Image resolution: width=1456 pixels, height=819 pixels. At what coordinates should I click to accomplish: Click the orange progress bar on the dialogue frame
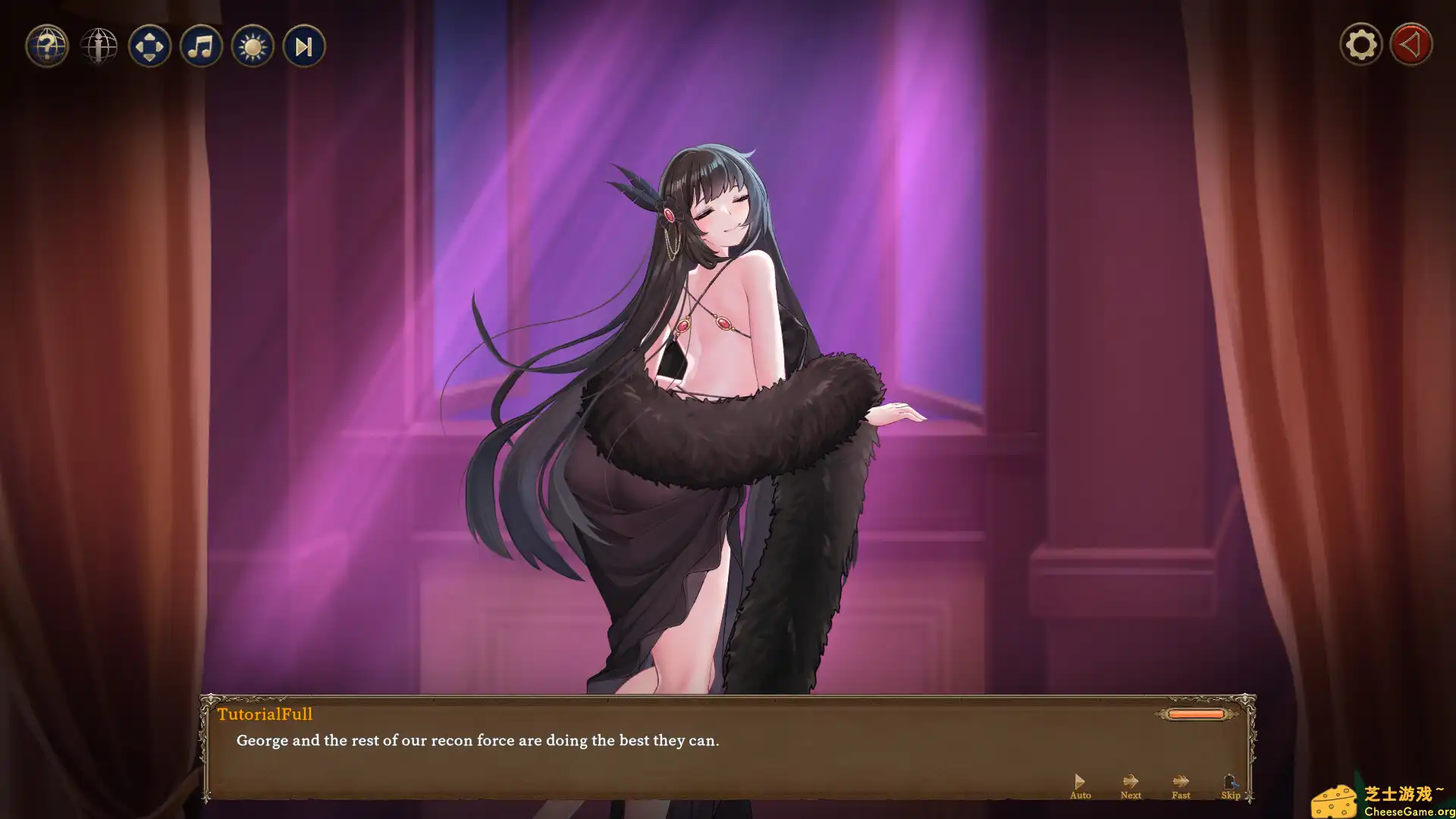coord(1196,714)
